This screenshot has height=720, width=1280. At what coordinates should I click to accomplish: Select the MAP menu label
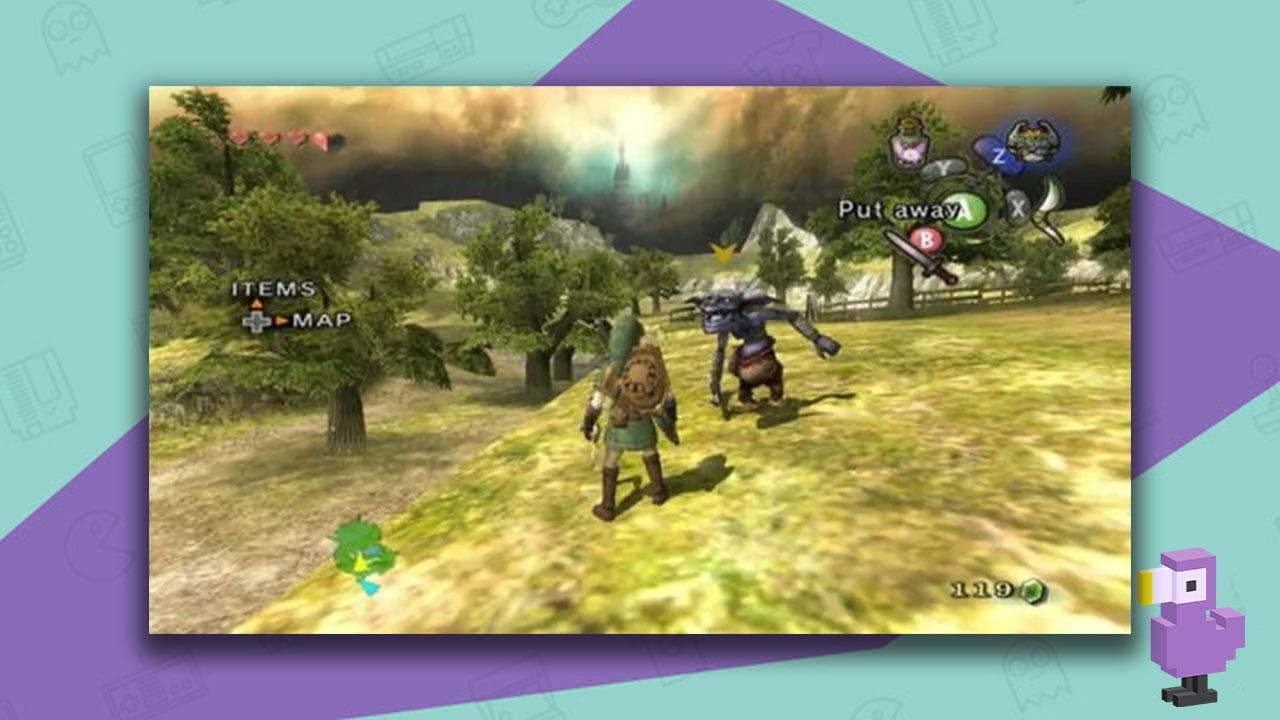click(324, 320)
